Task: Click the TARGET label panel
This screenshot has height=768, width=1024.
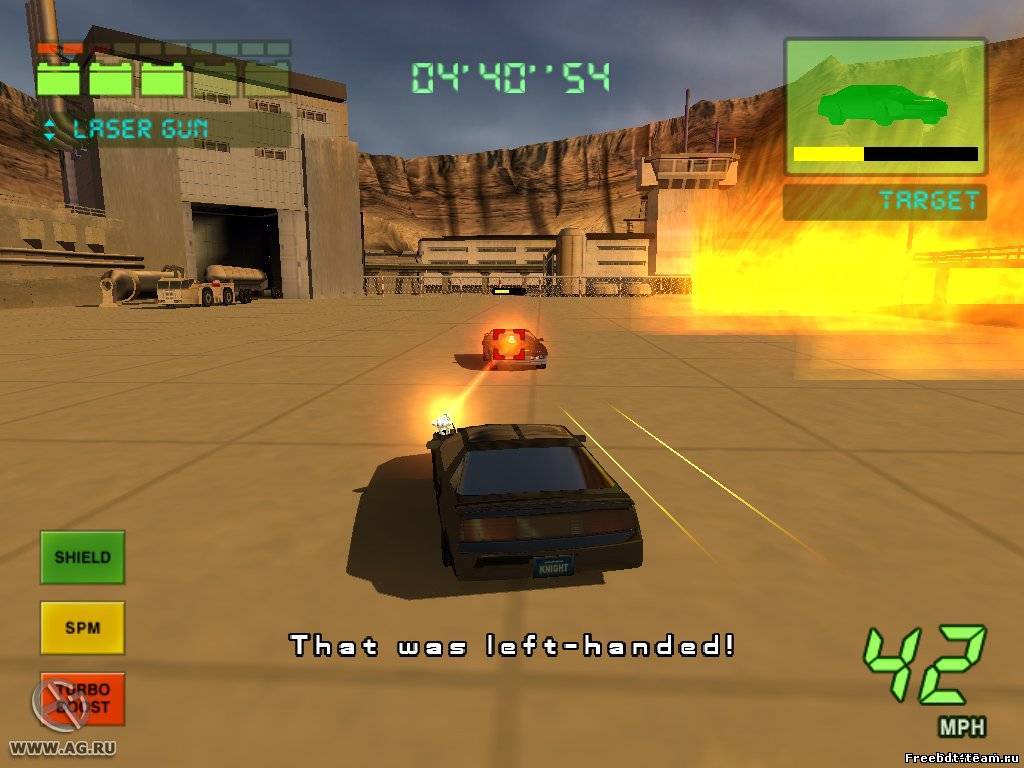Action: click(884, 201)
